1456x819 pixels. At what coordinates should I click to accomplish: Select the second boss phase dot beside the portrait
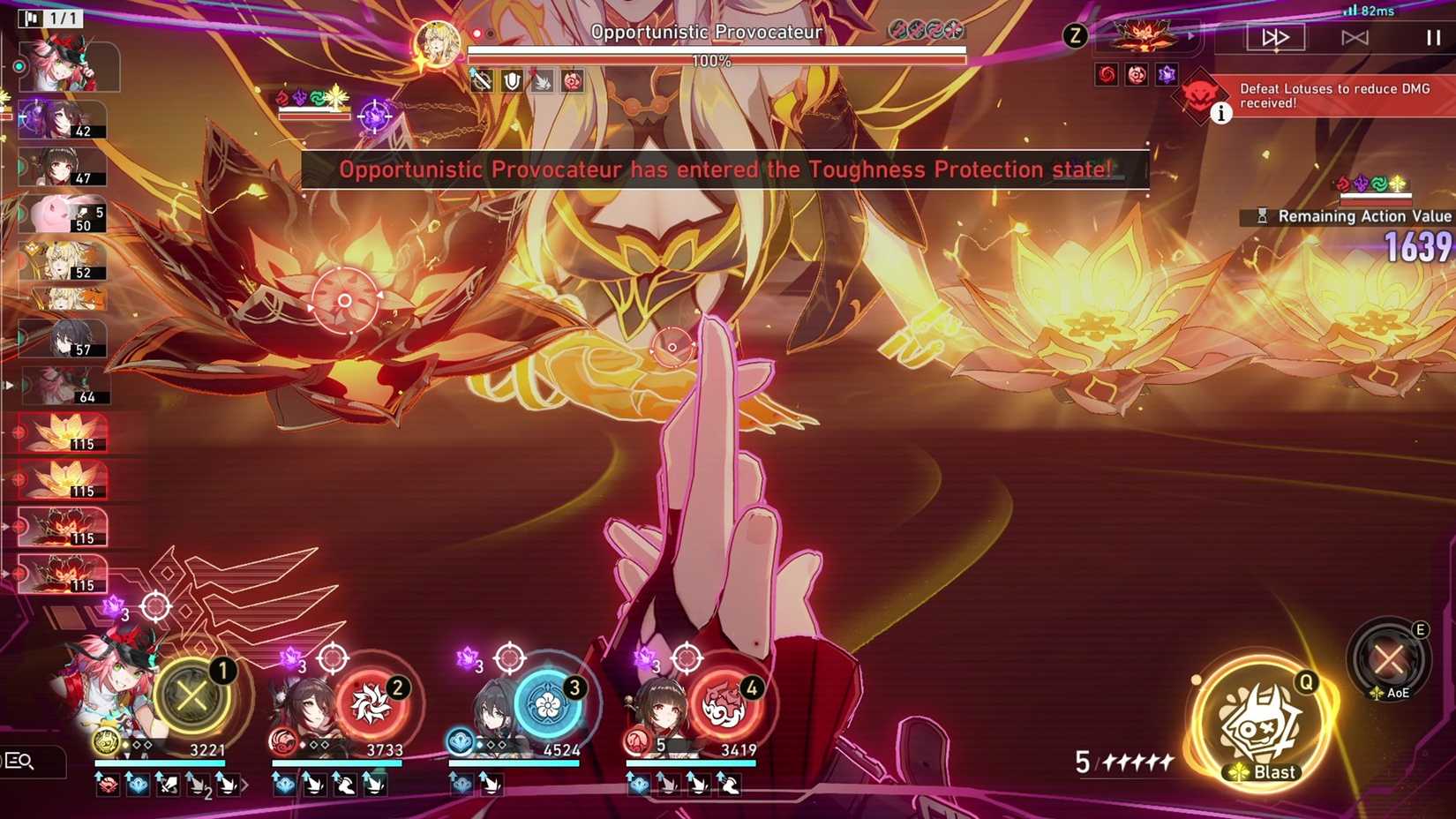coord(489,34)
